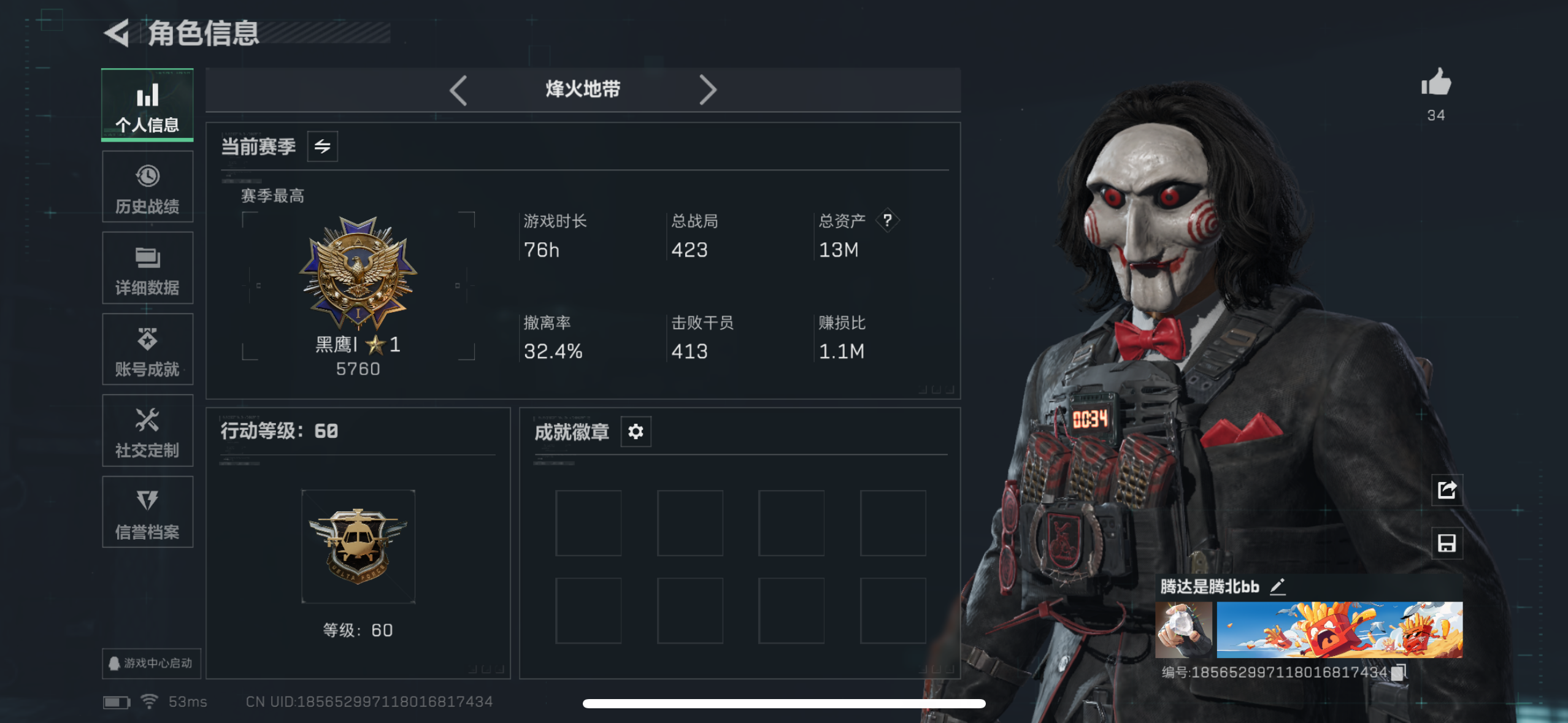Open the 账号成就 achievements panel

147,350
